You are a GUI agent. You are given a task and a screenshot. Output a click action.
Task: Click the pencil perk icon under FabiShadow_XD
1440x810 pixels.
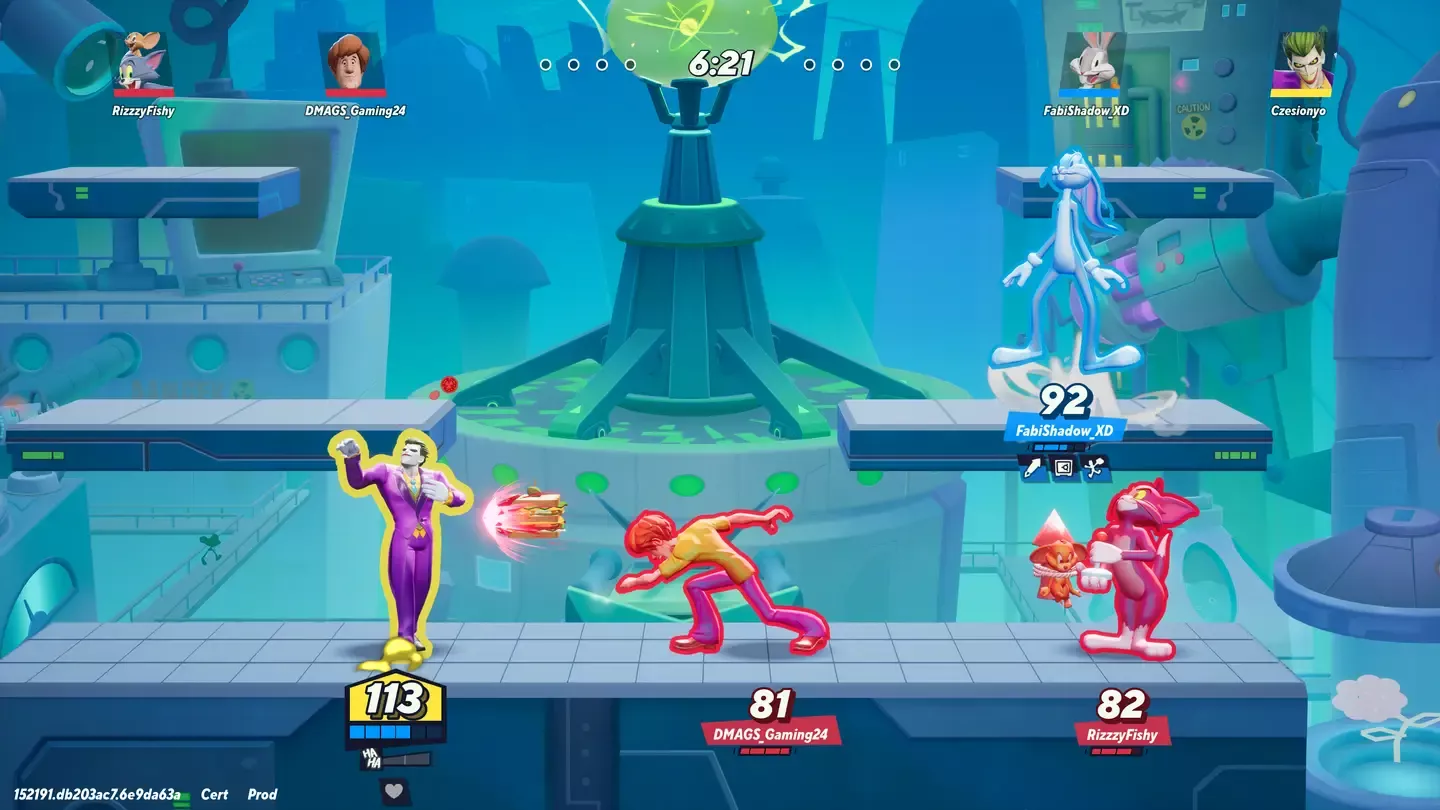pos(1032,466)
